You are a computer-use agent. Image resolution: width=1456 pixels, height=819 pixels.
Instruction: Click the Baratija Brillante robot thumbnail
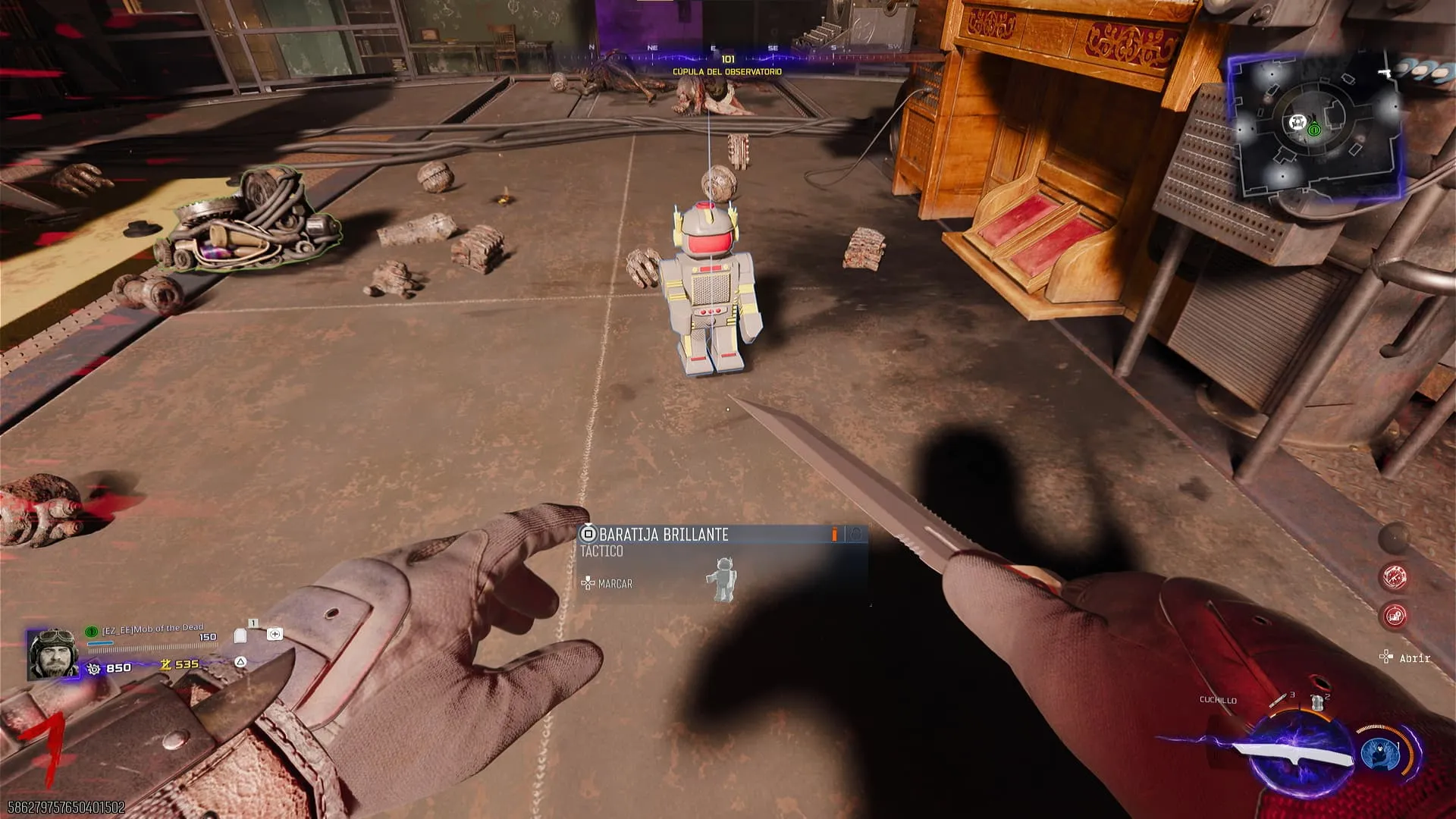pyautogui.click(x=723, y=579)
